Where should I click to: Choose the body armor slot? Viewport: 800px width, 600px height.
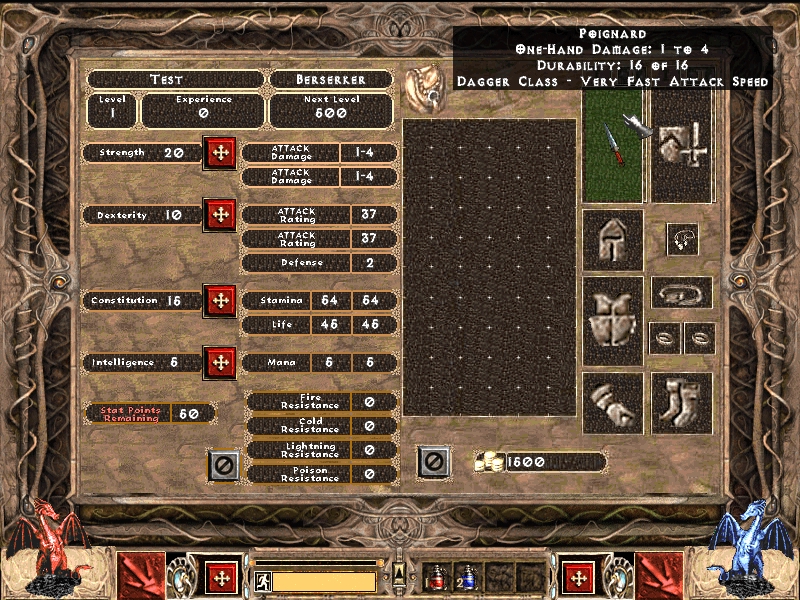(612, 321)
